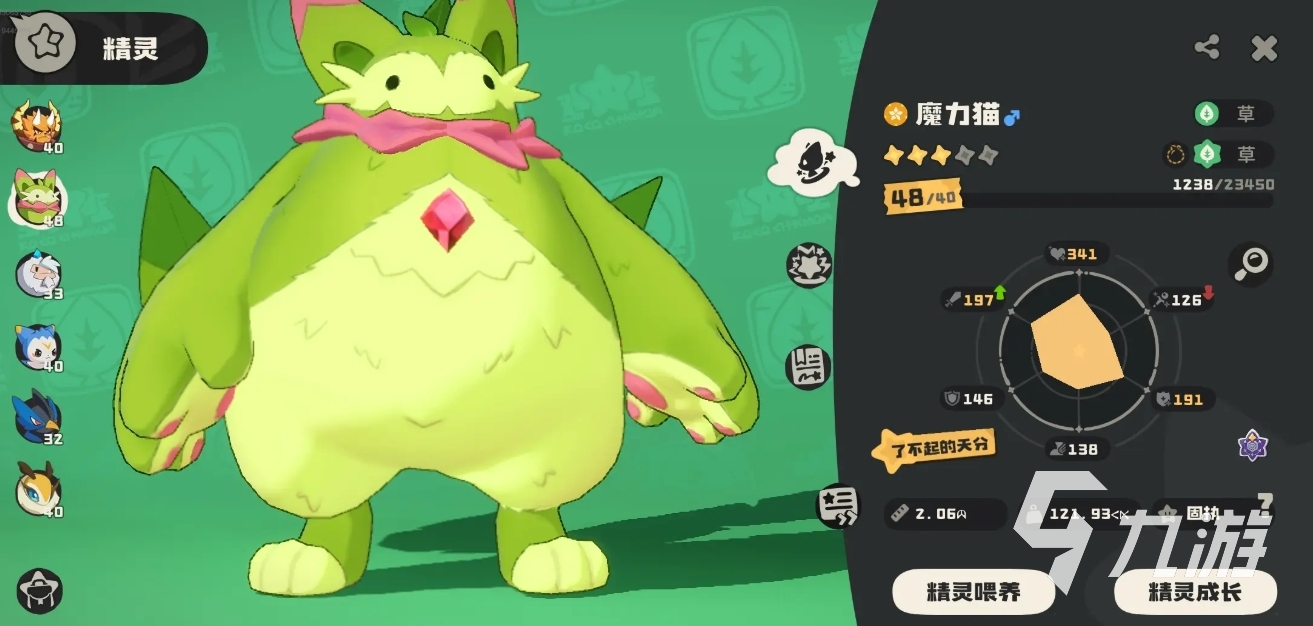
Task: Tap the 精灵喂养 feeding button
Action: 973,591
